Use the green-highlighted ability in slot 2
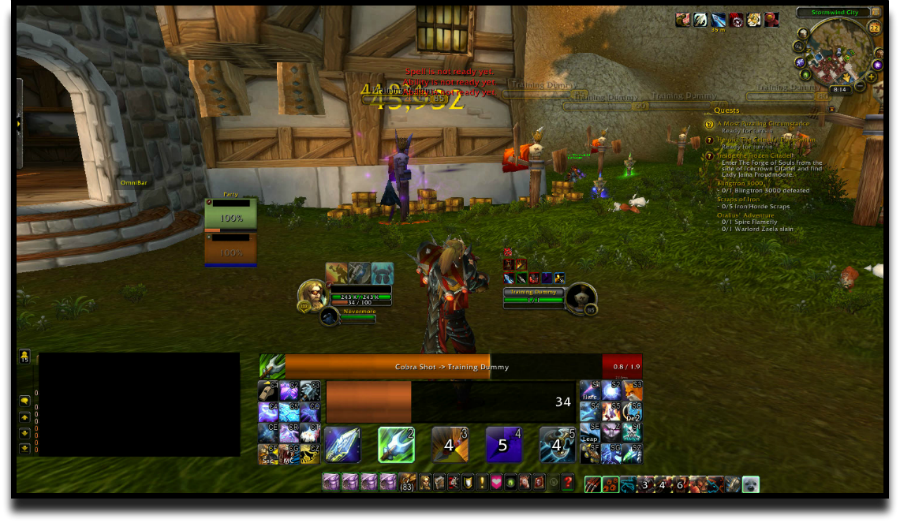Screen dimensions: 900x523 click(396, 444)
